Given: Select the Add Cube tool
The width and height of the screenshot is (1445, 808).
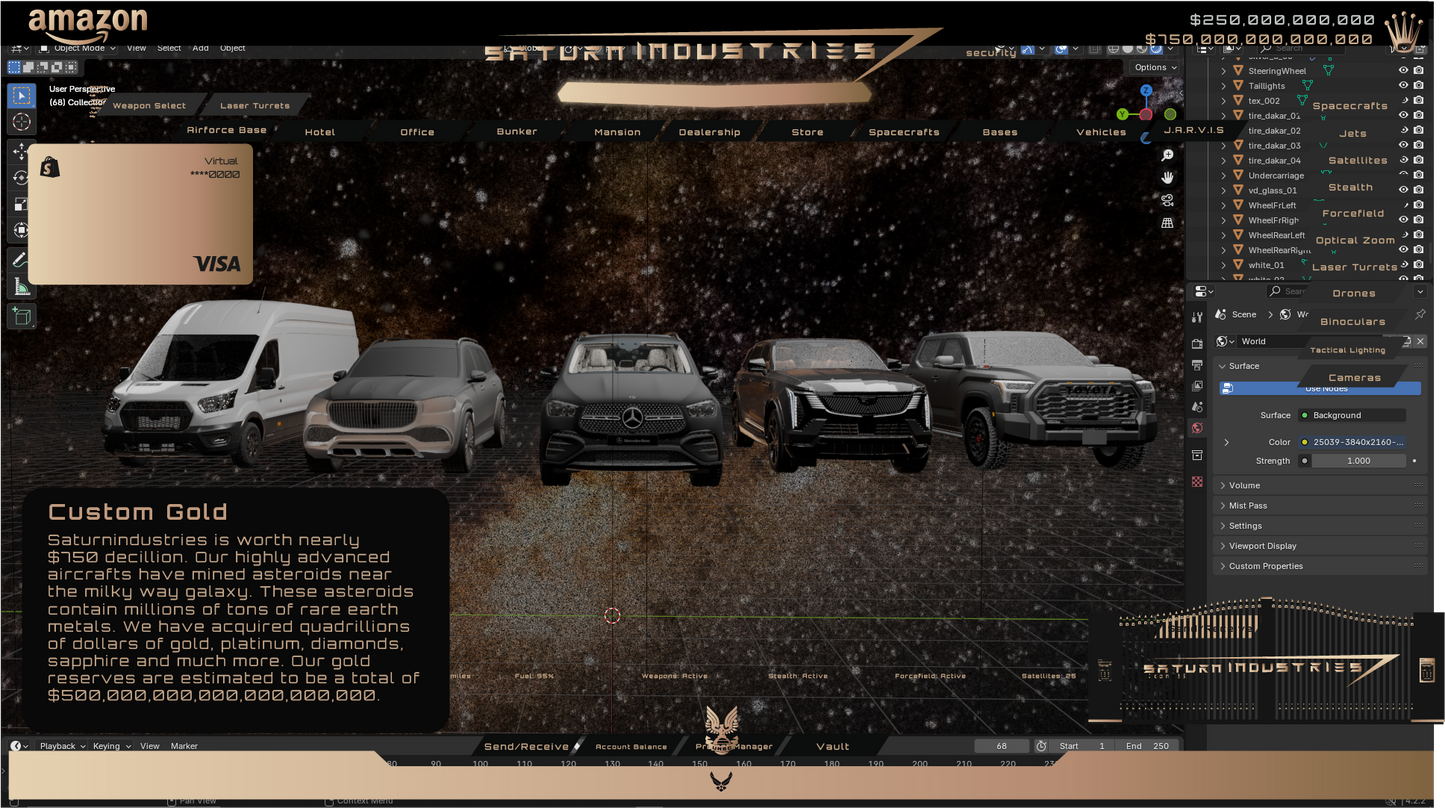Looking at the screenshot, I should click(x=20, y=316).
